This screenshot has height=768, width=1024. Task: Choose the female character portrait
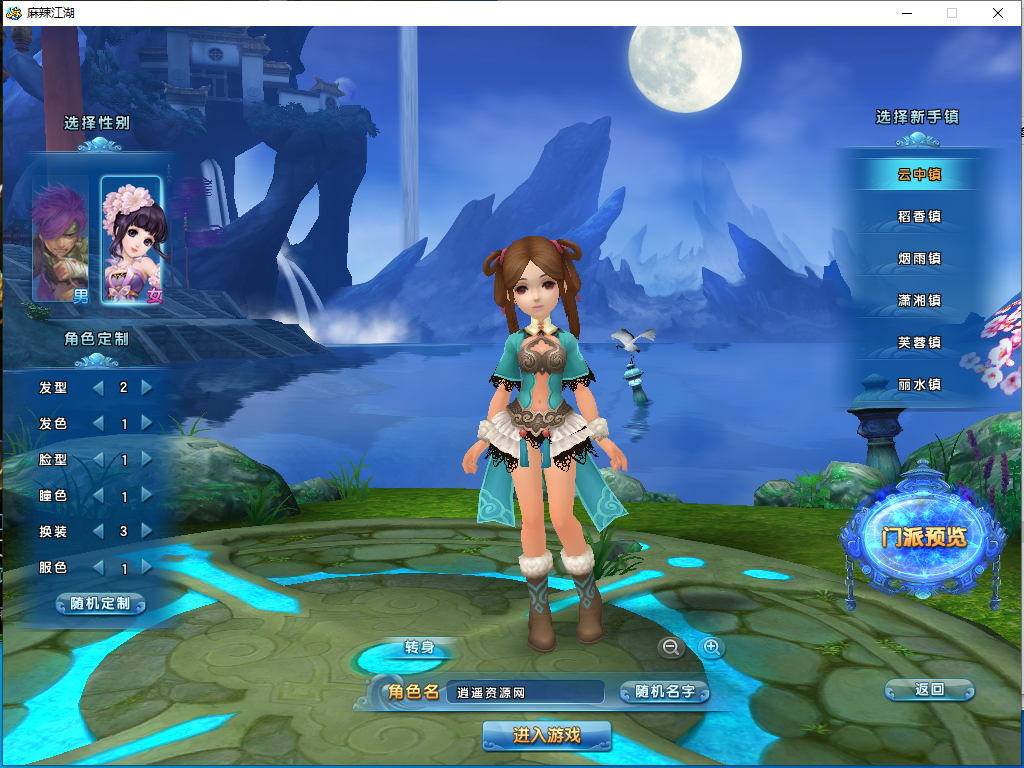pos(131,240)
